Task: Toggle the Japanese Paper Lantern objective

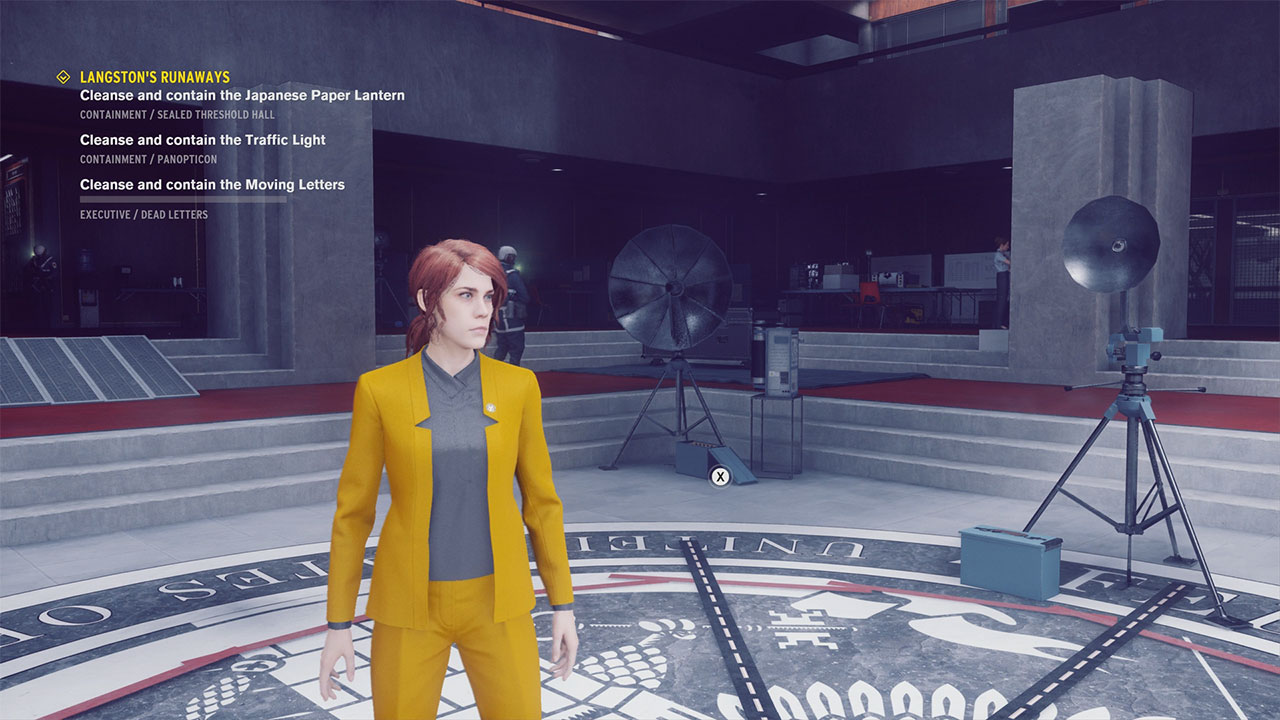Action: click(x=242, y=95)
